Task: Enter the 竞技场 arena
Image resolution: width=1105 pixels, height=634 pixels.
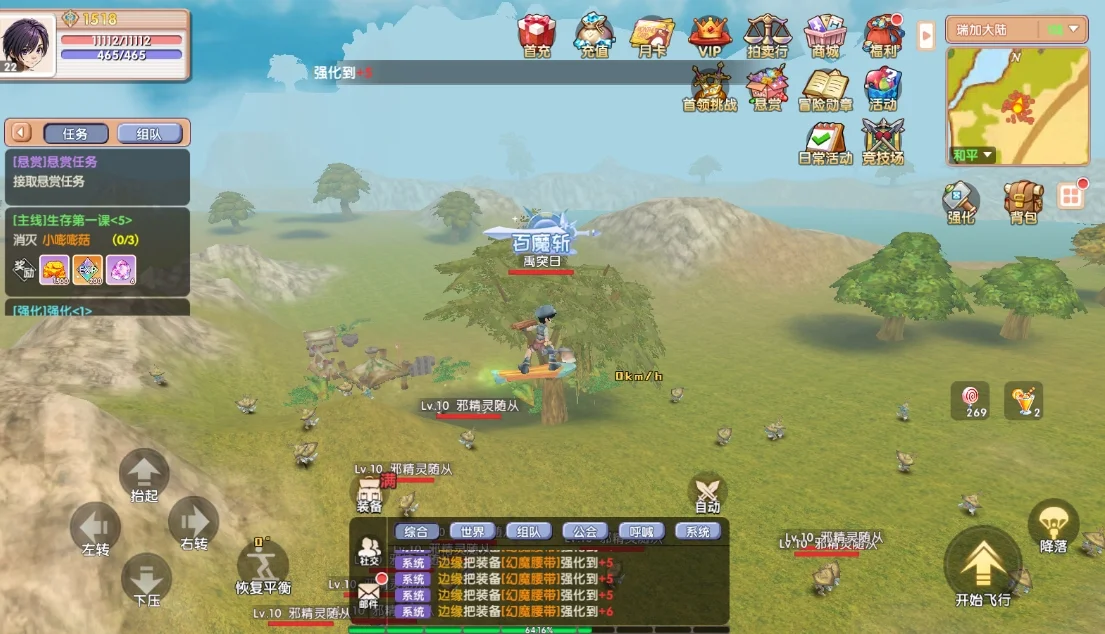Action: pyautogui.click(x=883, y=141)
